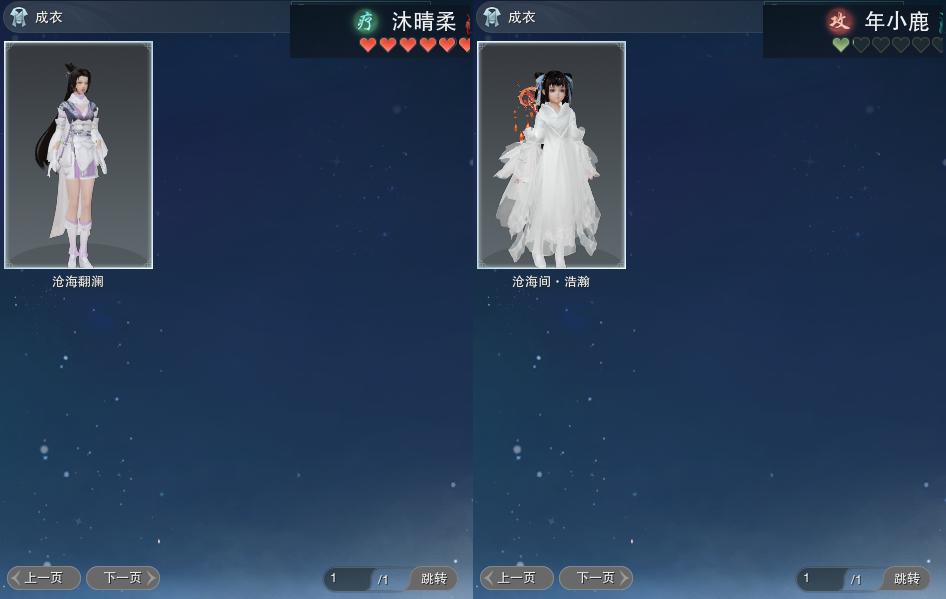Open the 成衣 tab above 沧海翻澜

click(38, 17)
